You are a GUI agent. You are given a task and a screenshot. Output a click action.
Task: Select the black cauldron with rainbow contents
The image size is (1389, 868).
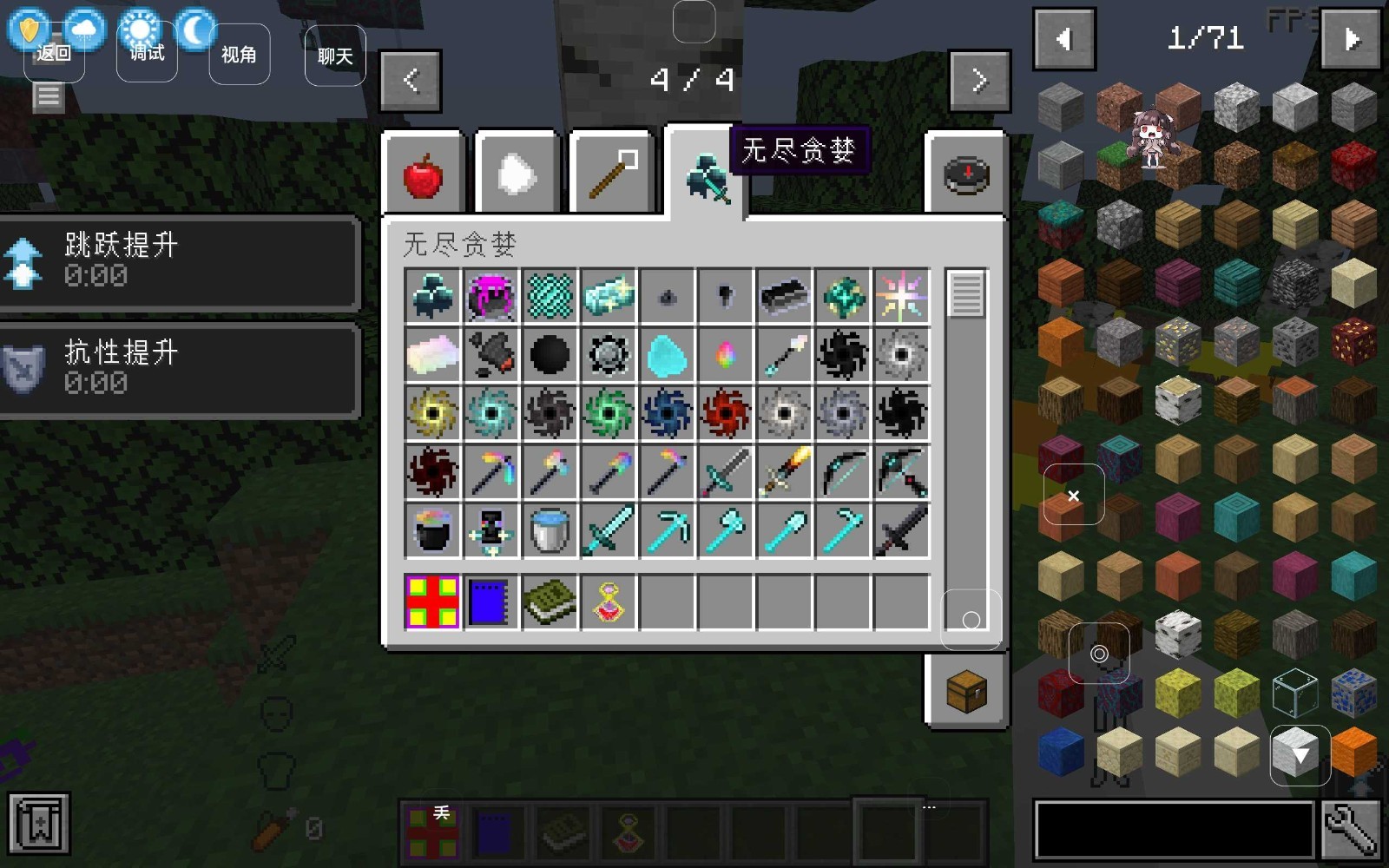click(x=432, y=529)
